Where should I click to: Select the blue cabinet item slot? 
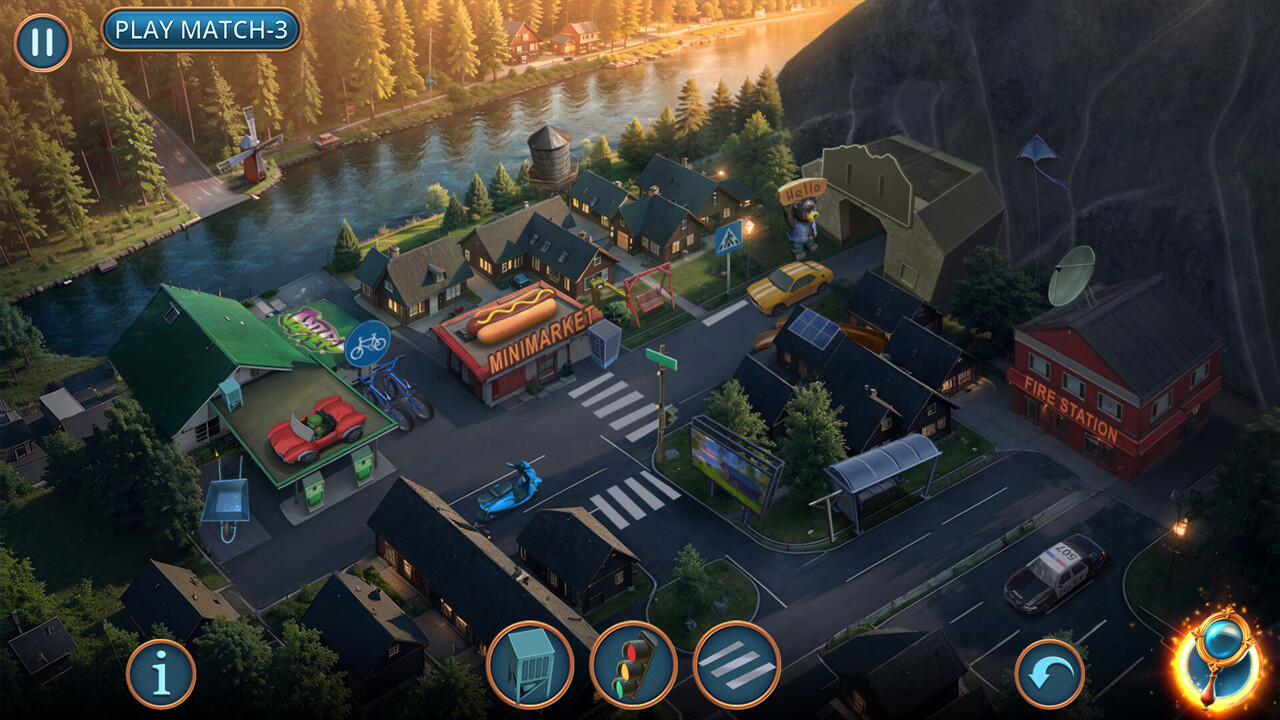530,664
